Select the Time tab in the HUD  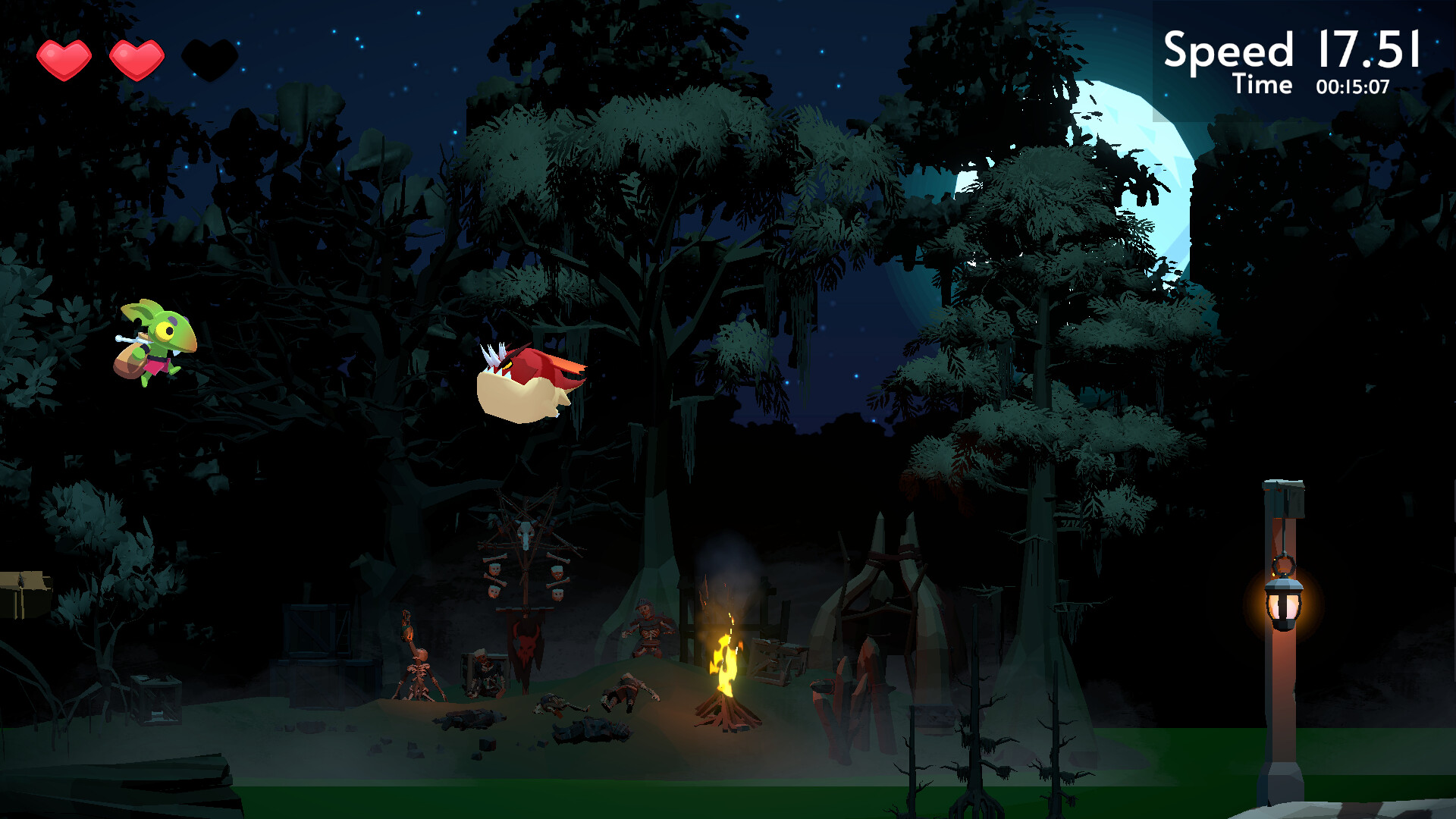(x=1263, y=86)
